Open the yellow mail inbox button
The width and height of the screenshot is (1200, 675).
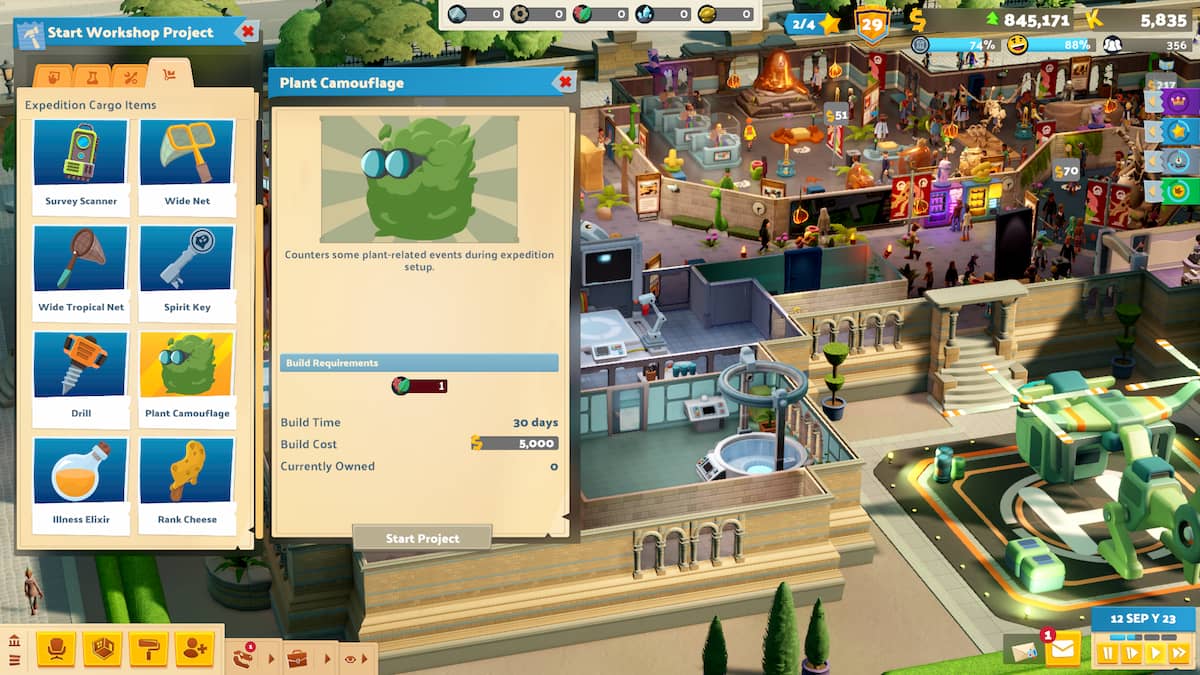[x=1062, y=650]
